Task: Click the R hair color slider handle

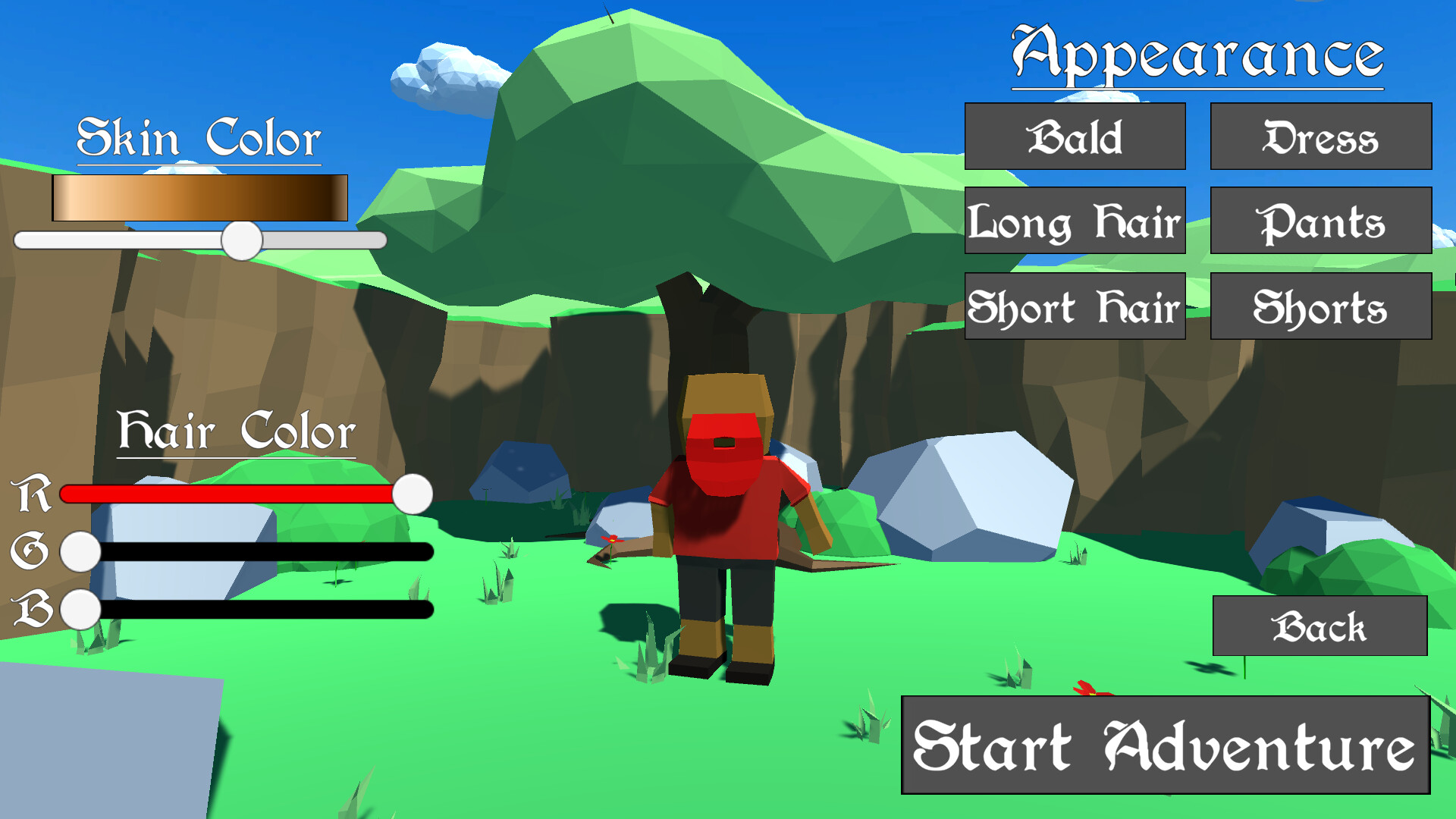Action: point(412,494)
